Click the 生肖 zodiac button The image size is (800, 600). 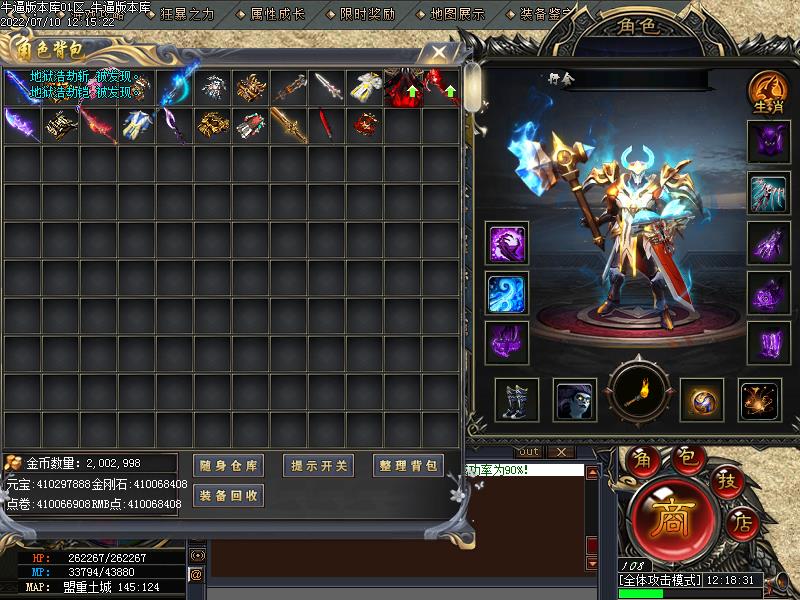pos(767,94)
